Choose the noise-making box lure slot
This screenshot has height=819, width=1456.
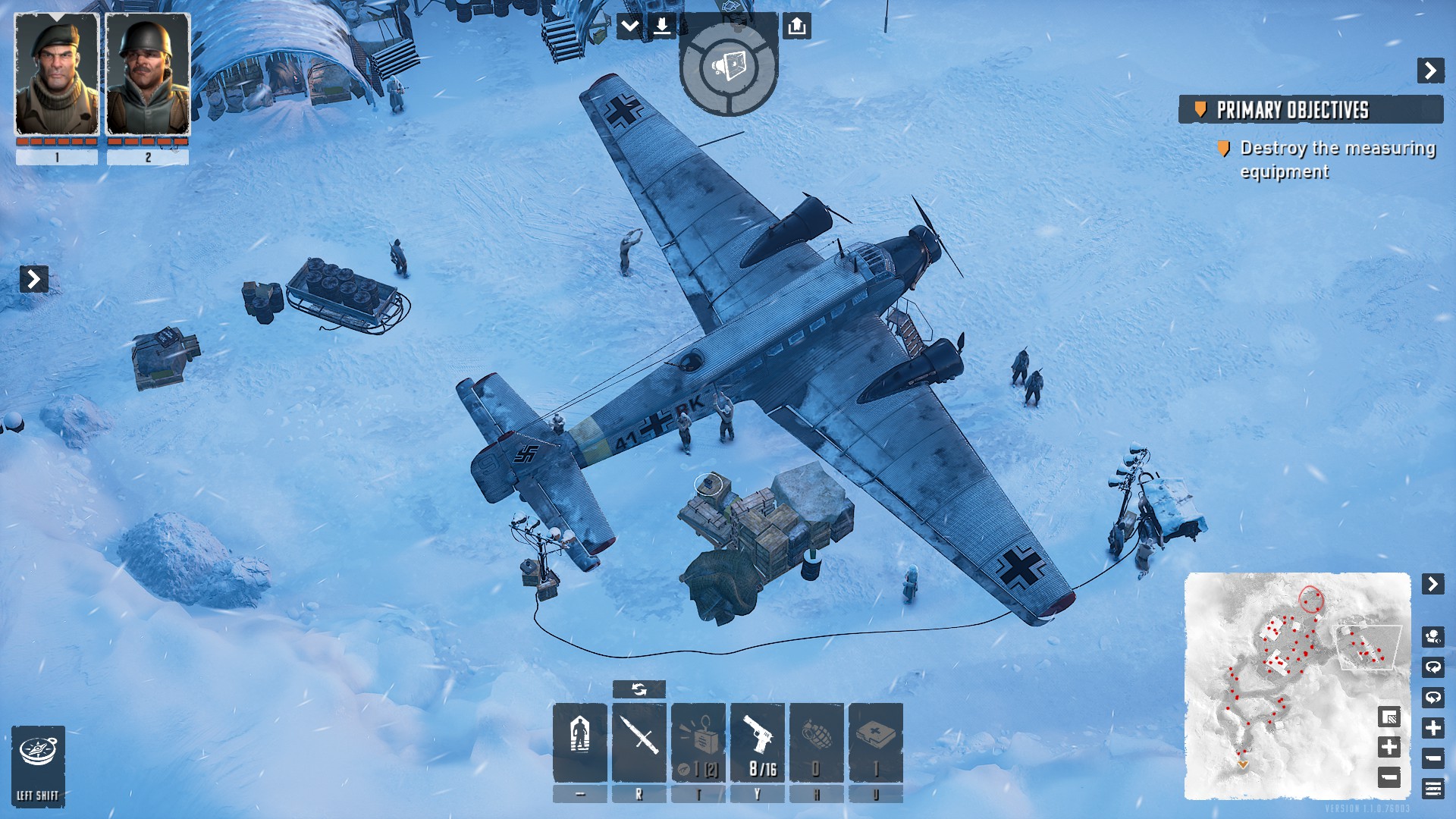coord(698,742)
